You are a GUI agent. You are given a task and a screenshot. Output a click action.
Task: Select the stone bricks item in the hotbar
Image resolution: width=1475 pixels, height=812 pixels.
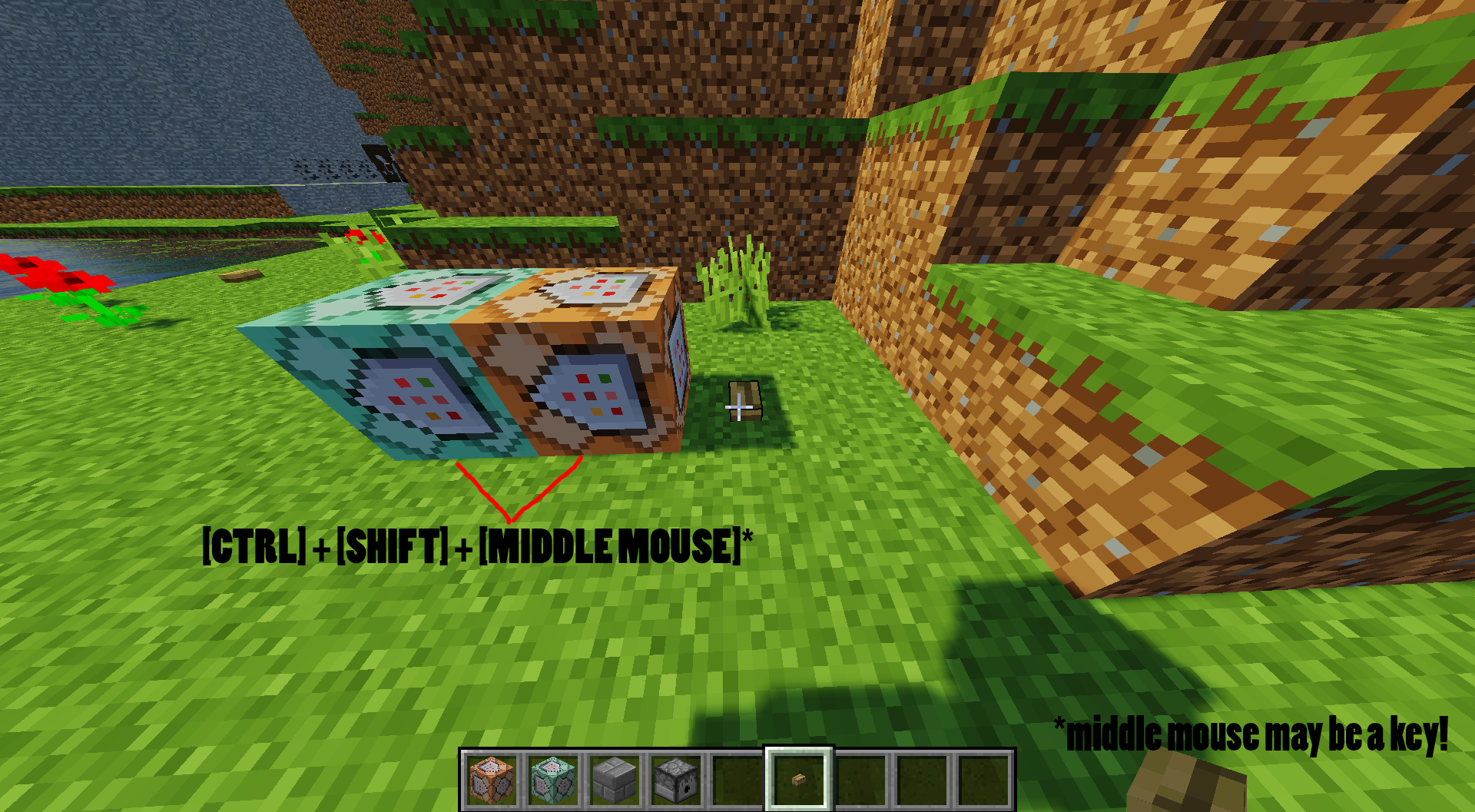click(x=614, y=781)
